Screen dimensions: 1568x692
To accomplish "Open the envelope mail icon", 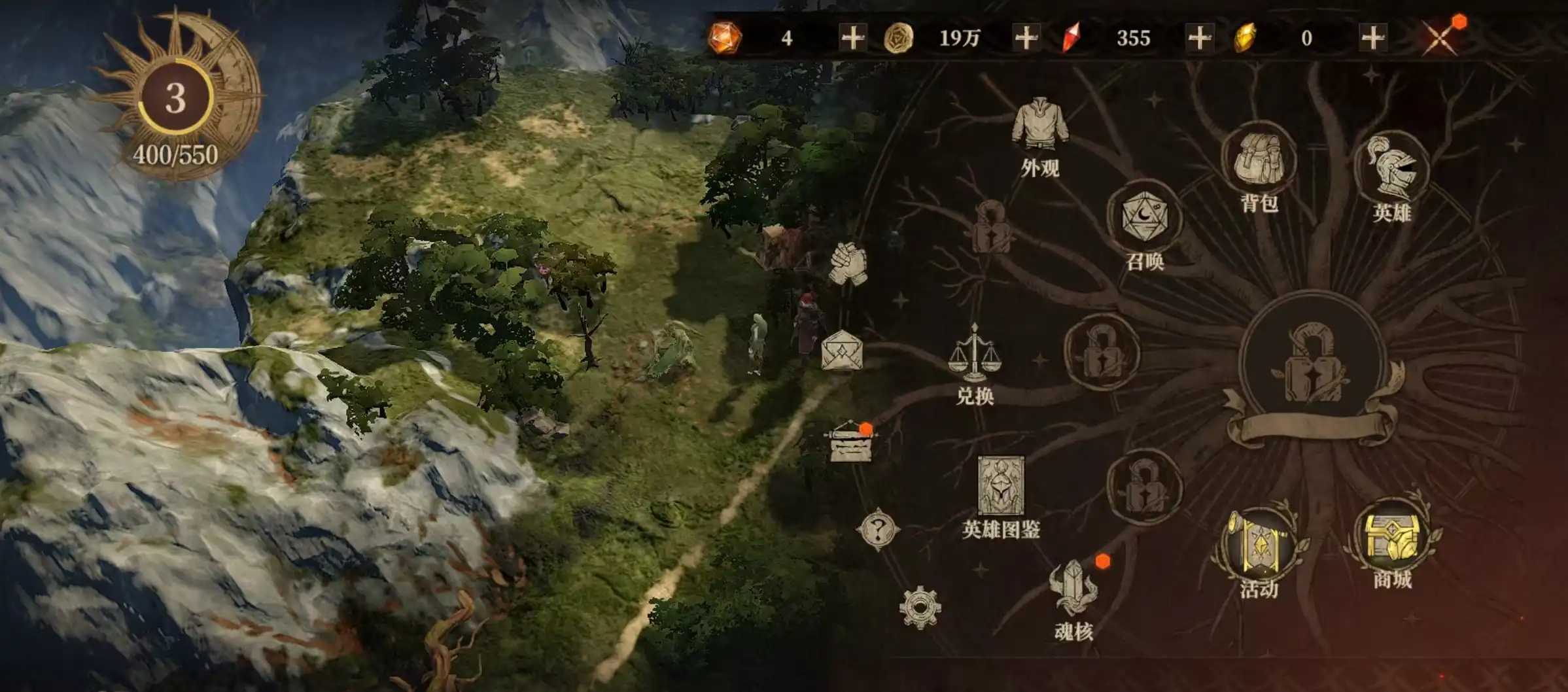I will [842, 351].
